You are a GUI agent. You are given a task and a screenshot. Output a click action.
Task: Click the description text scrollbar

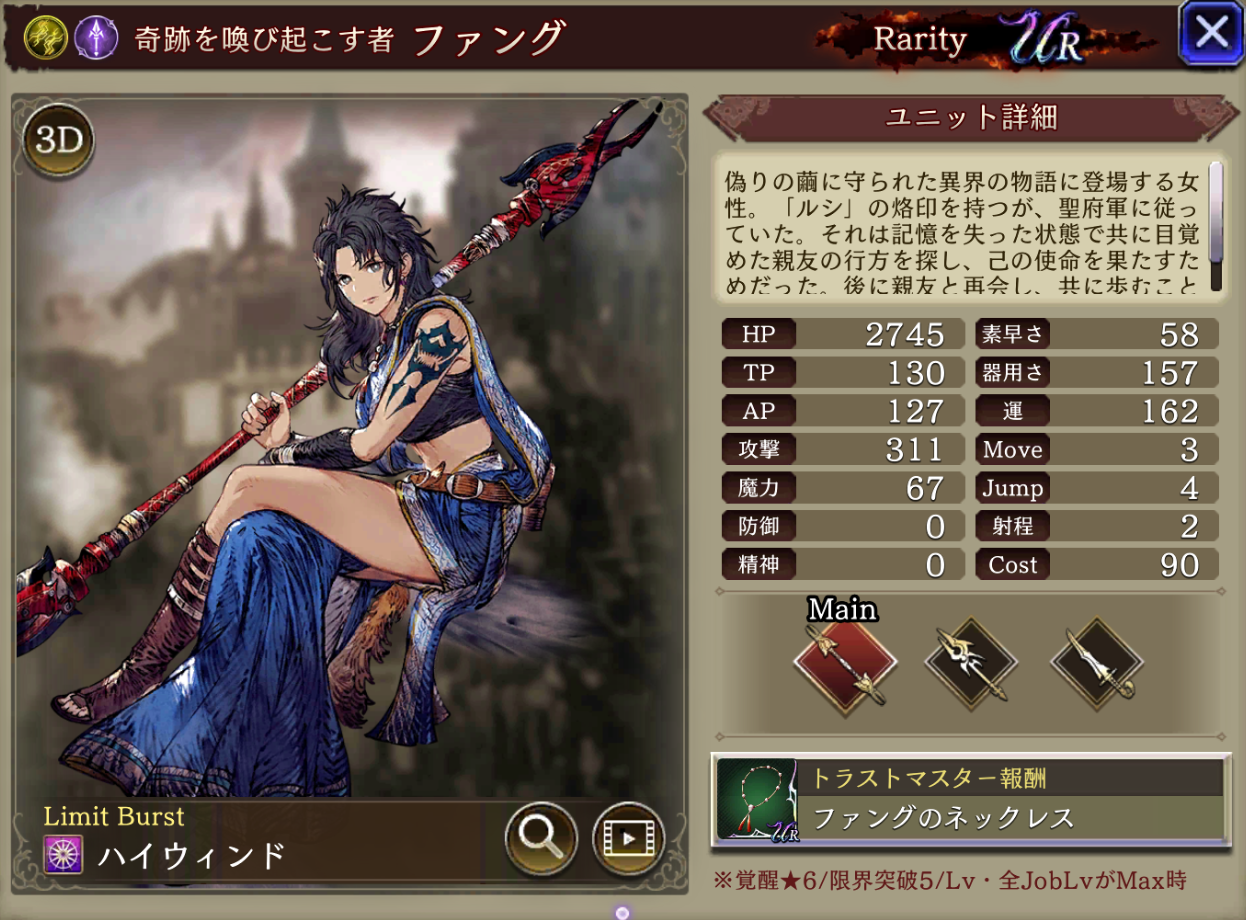(x=1216, y=226)
